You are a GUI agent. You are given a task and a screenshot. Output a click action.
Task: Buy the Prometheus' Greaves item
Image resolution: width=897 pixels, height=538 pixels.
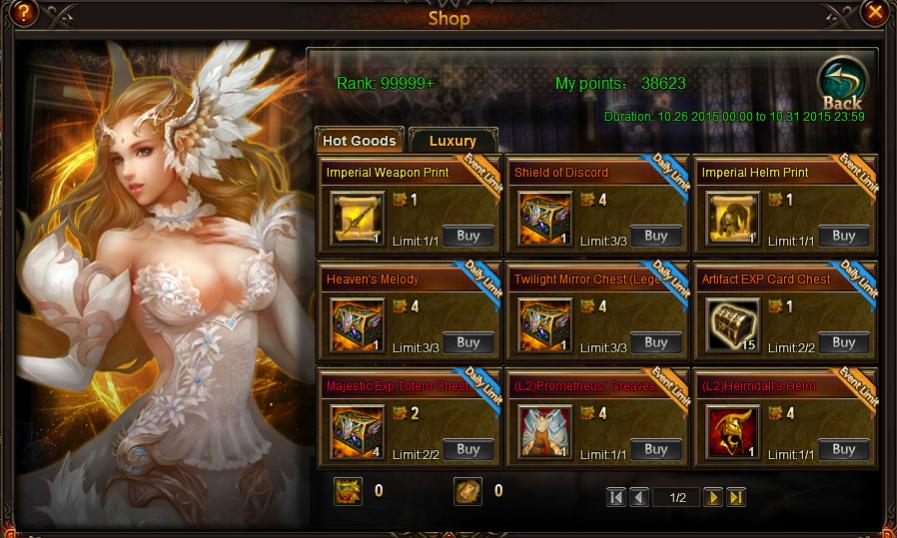656,449
